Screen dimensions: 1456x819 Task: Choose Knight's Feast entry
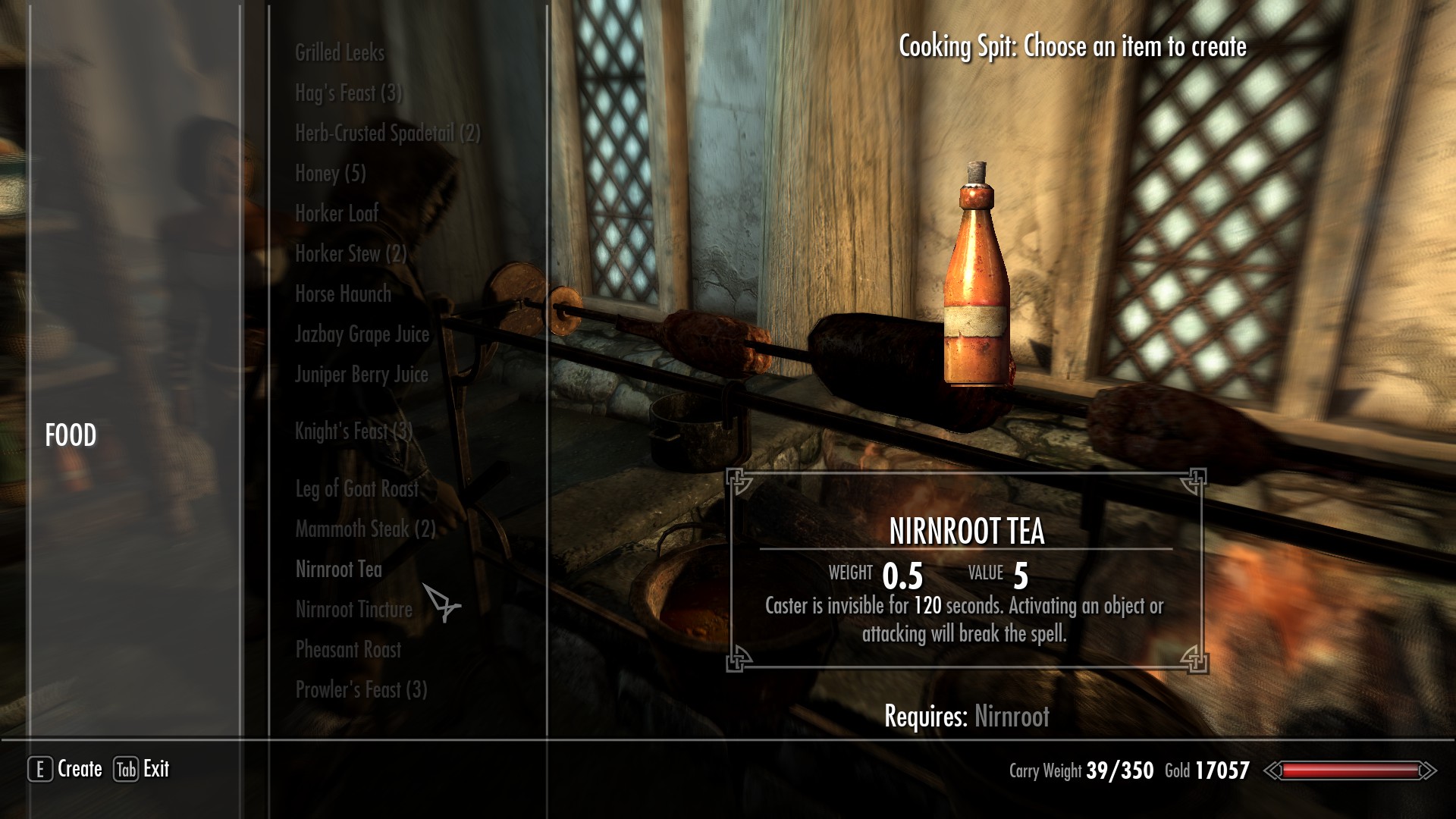(x=353, y=431)
